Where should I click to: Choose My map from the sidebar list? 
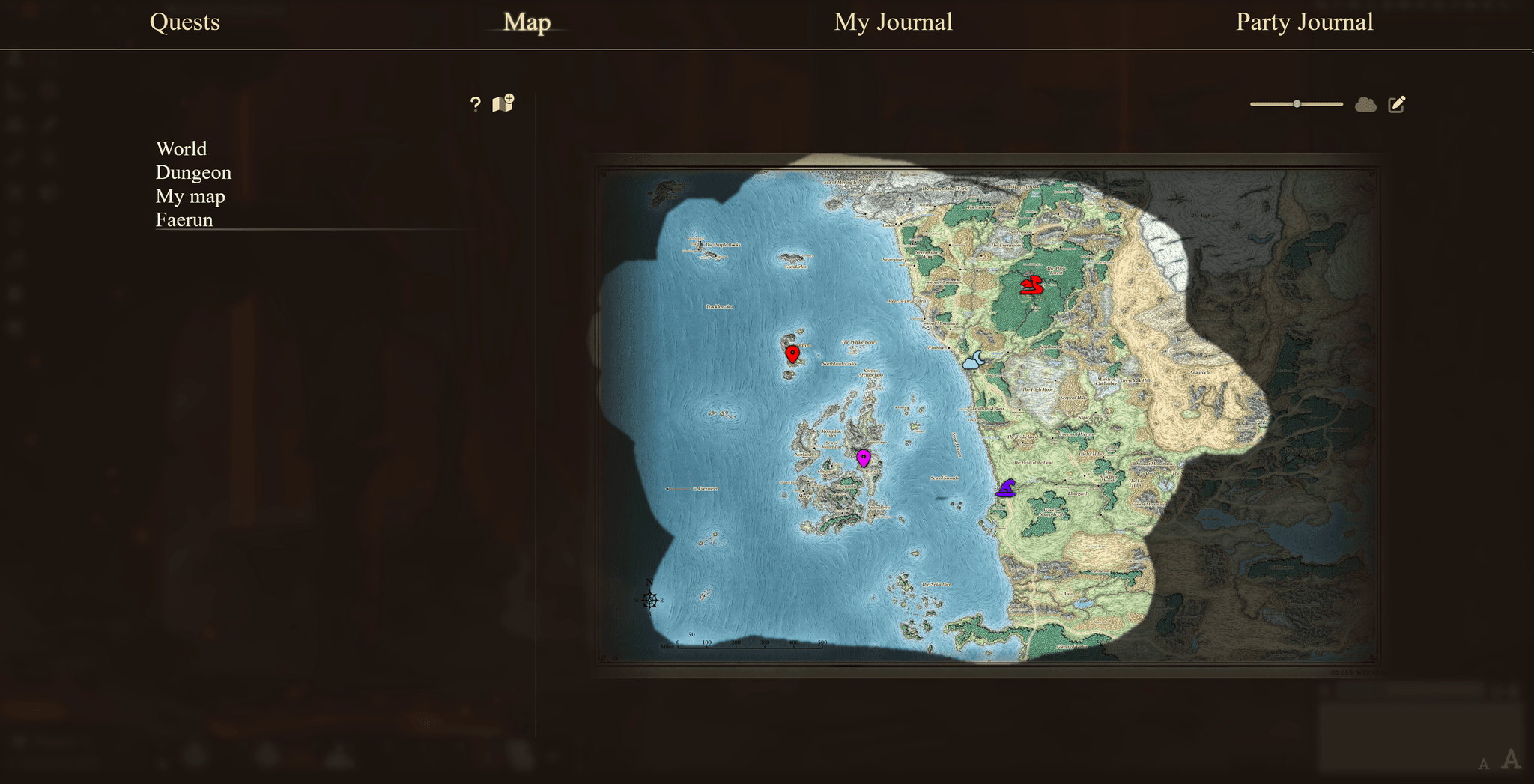pos(190,196)
